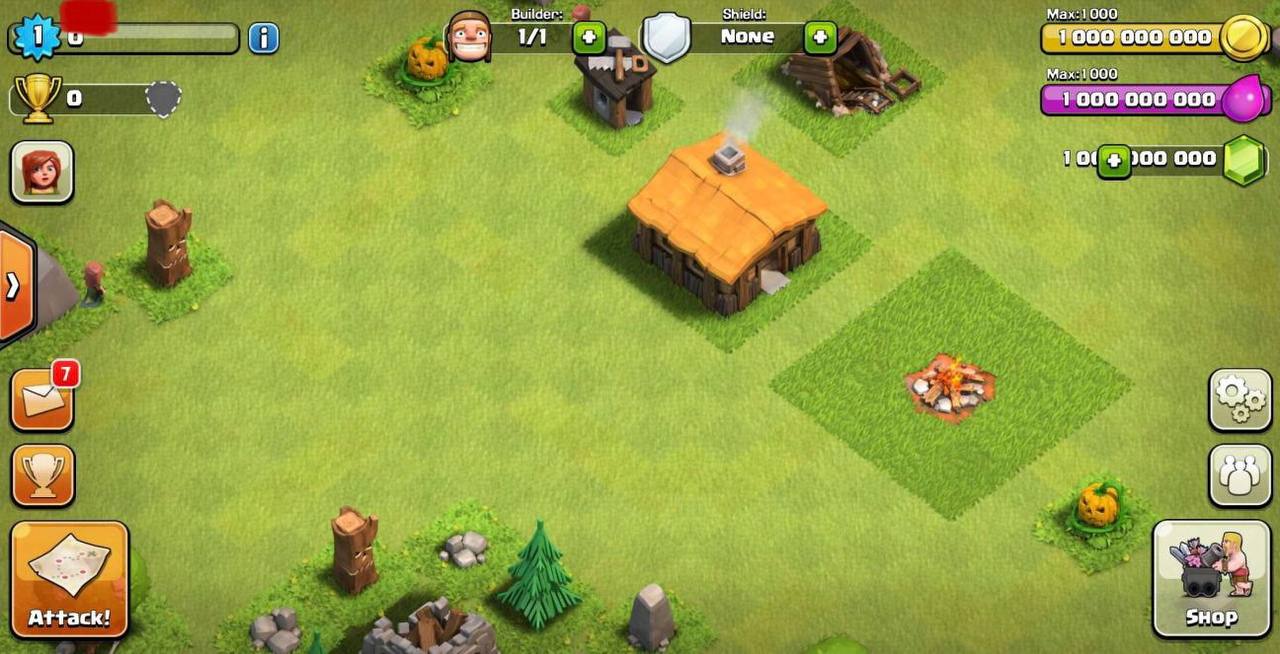
Task: Add a builder with the green plus
Action: tap(589, 38)
